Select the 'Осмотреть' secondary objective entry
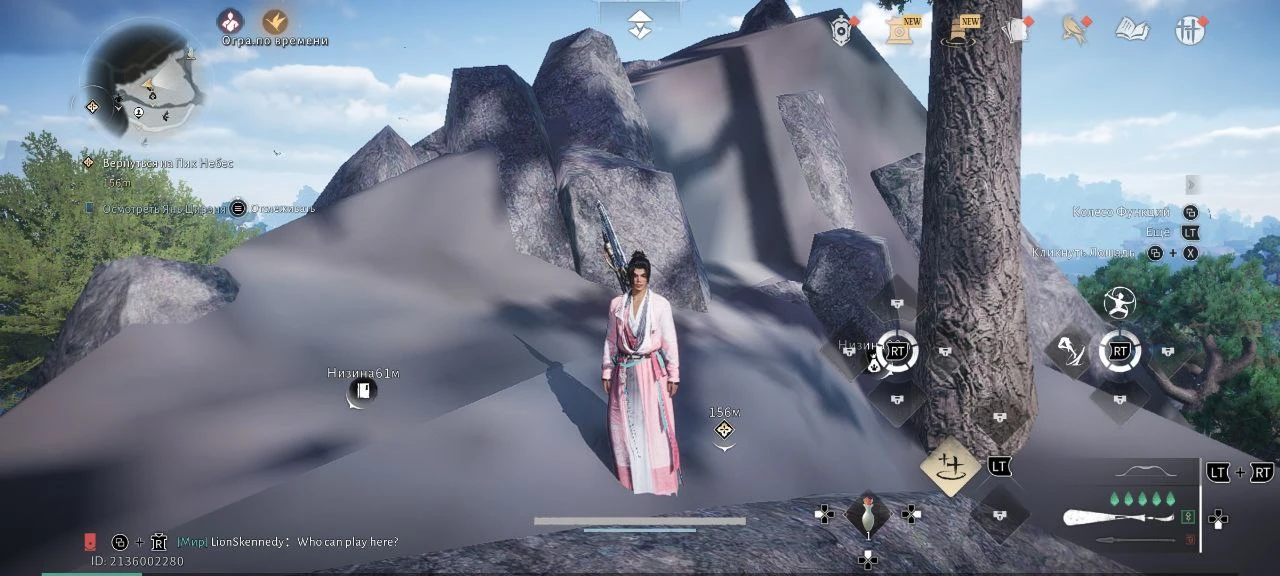Screen dimensions: 1280x576 (167, 208)
